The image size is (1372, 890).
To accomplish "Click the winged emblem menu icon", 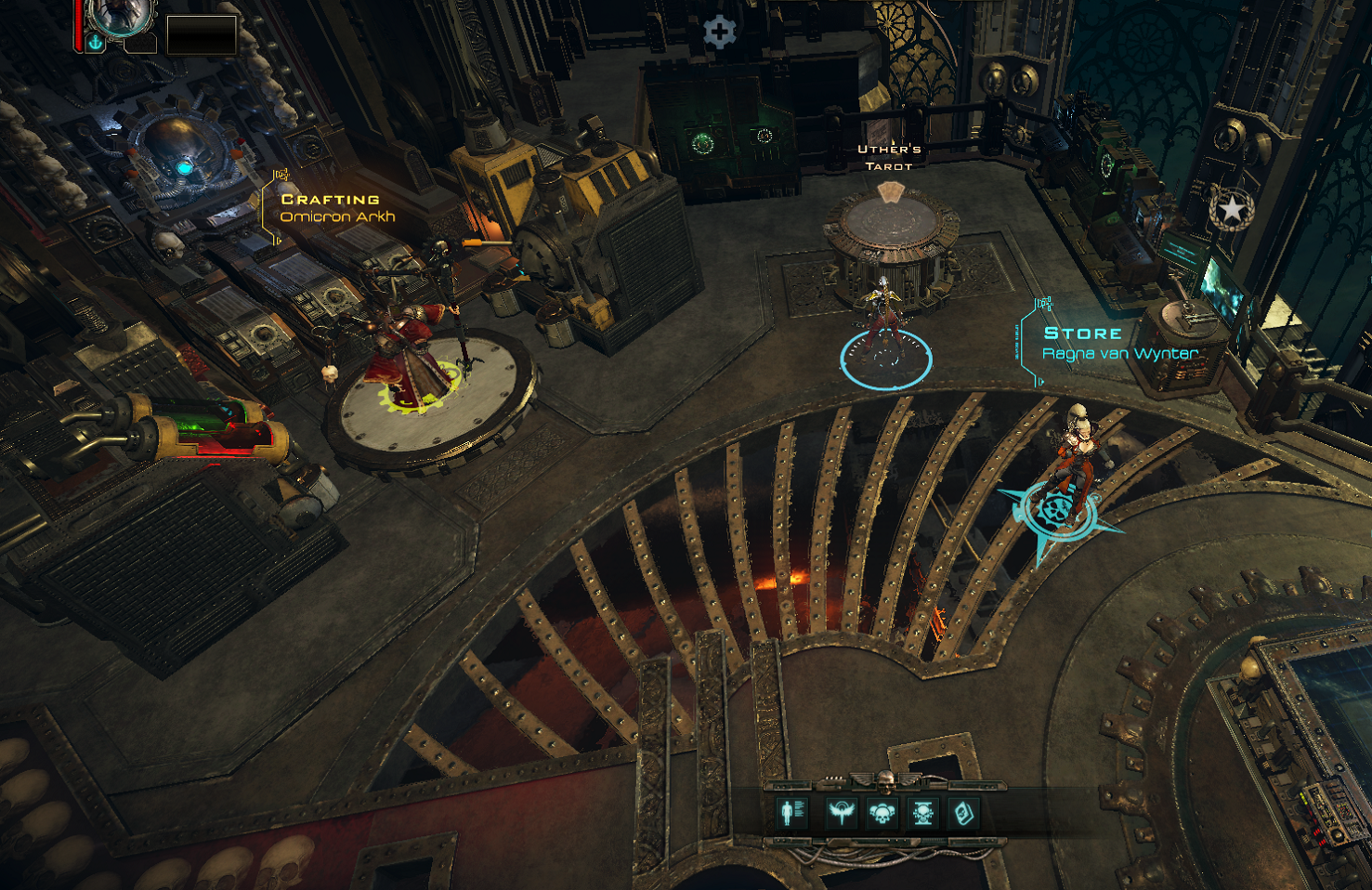I will [841, 813].
